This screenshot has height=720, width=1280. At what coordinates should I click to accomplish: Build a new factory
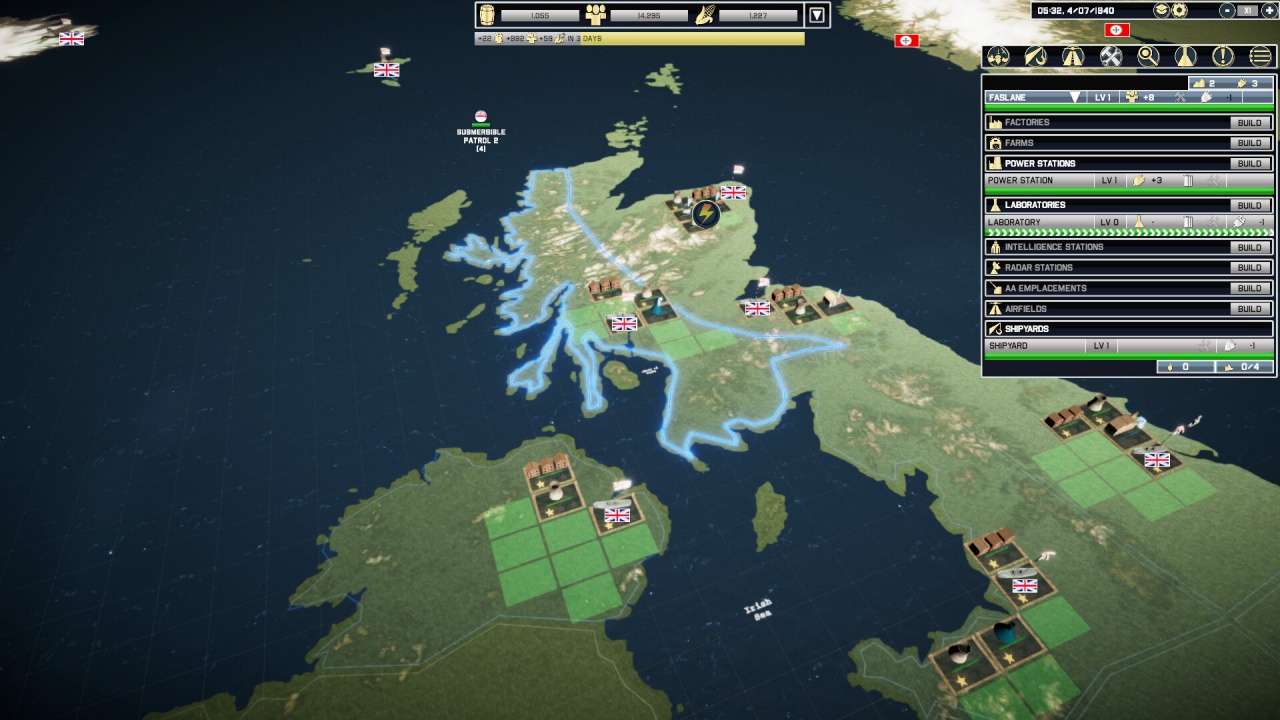[x=1250, y=123]
